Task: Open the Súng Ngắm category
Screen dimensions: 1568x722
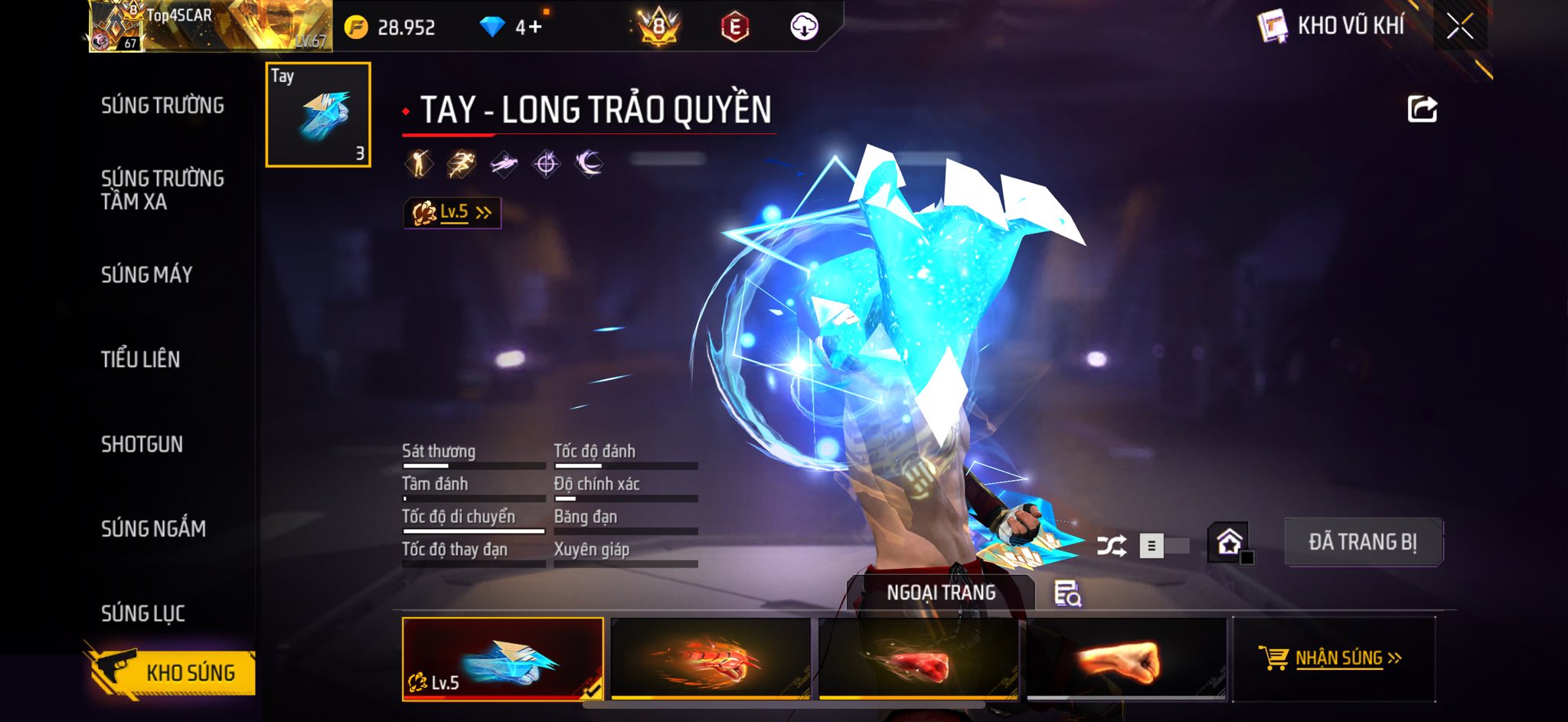Action: point(153,528)
